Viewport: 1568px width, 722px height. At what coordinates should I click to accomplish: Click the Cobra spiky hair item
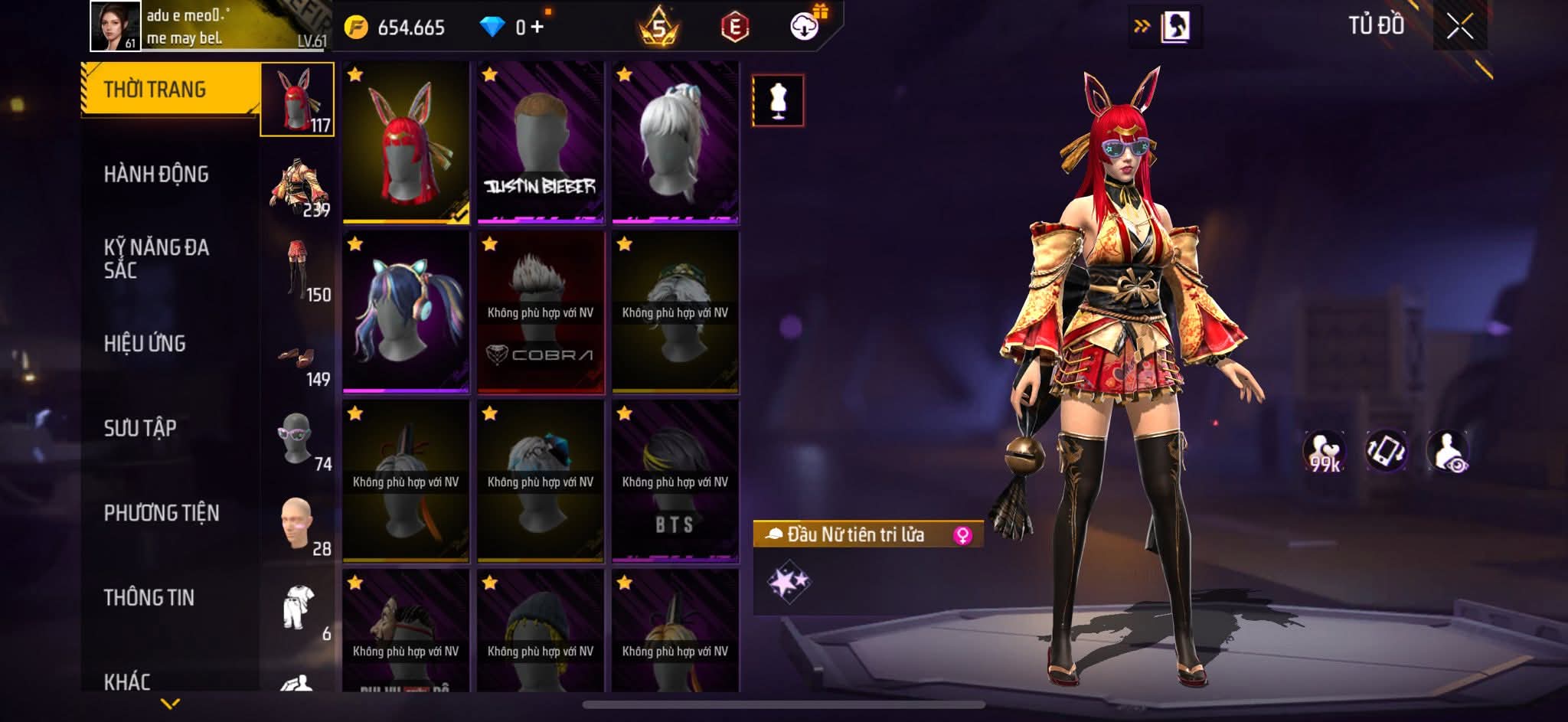point(541,312)
